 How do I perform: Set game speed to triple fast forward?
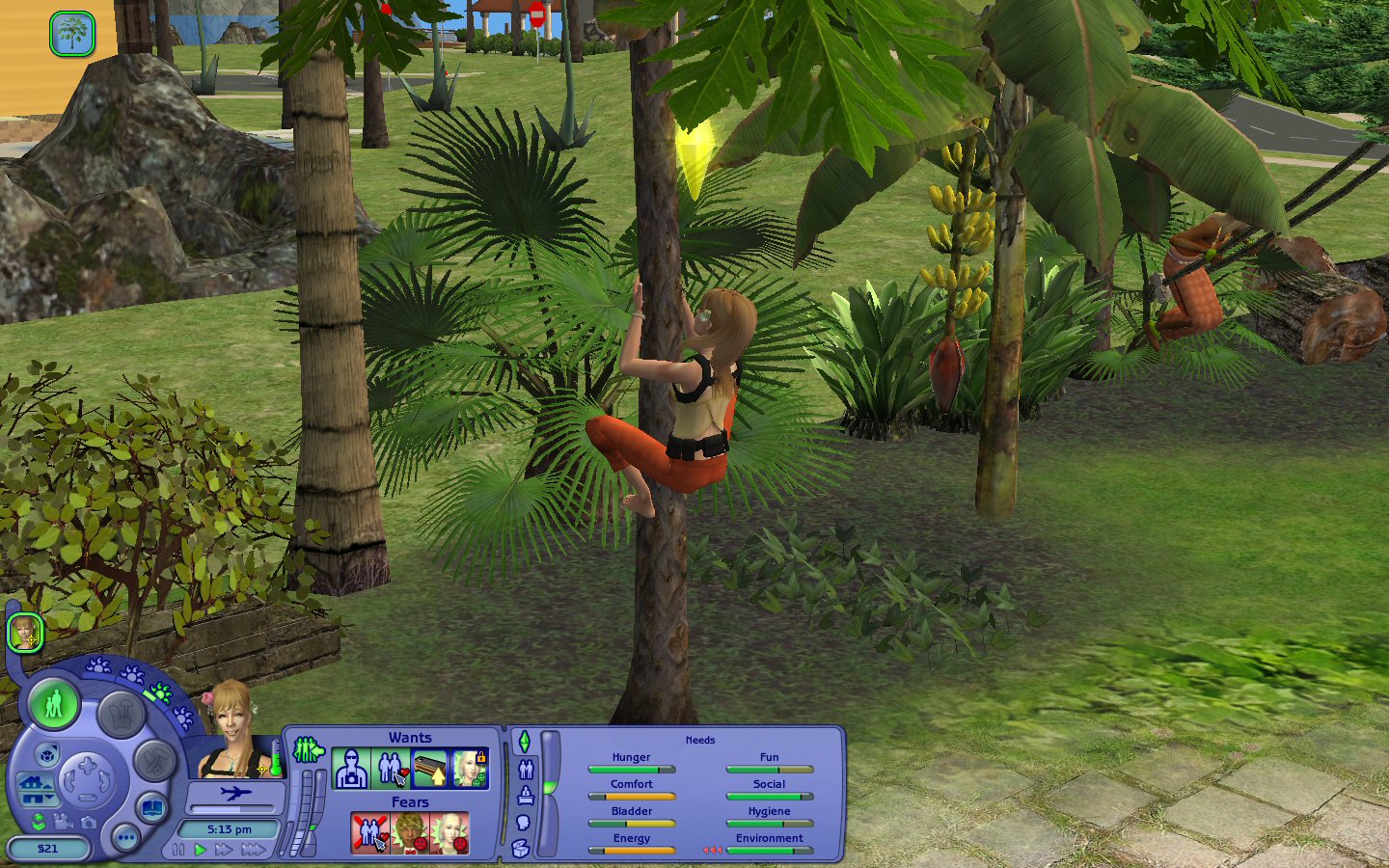pyautogui.click(x=254, y=850)
